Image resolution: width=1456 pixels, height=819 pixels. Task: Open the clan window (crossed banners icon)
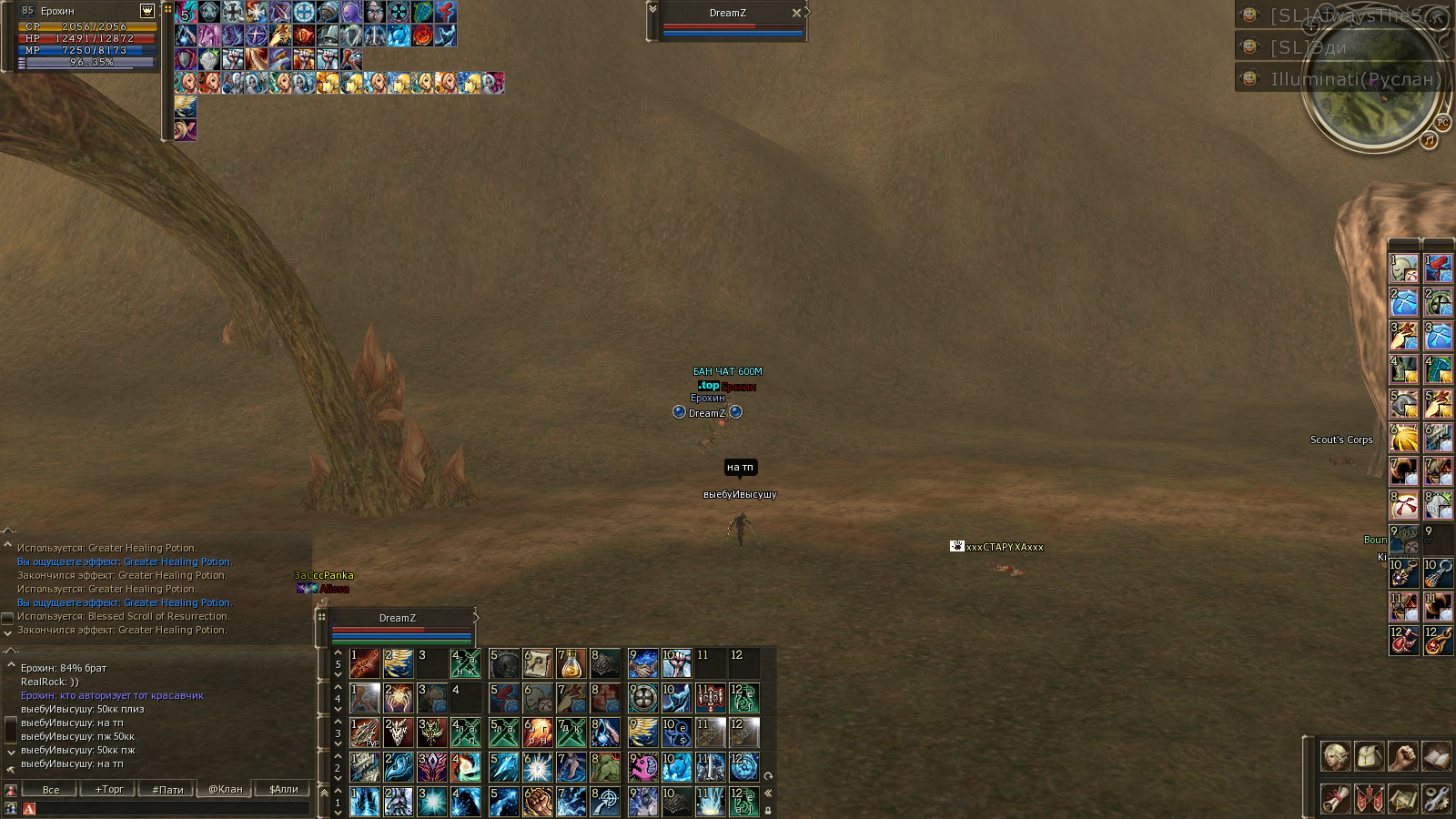(1369, 799)
